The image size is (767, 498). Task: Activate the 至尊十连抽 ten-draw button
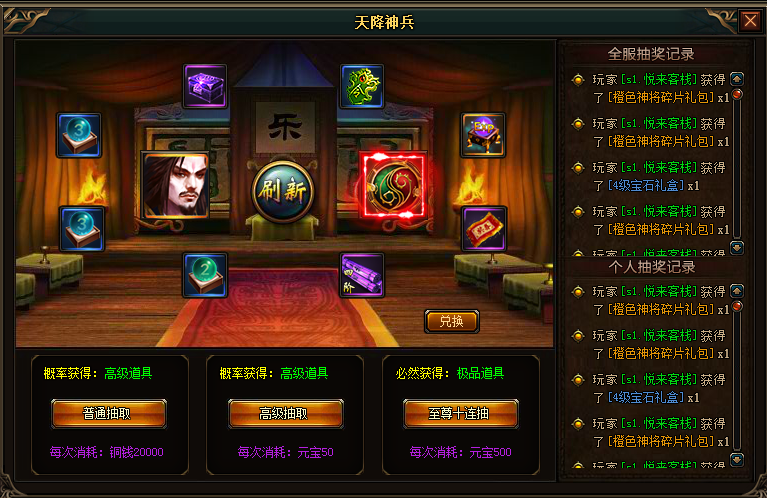pyautogui.click(x=460, y=413)
